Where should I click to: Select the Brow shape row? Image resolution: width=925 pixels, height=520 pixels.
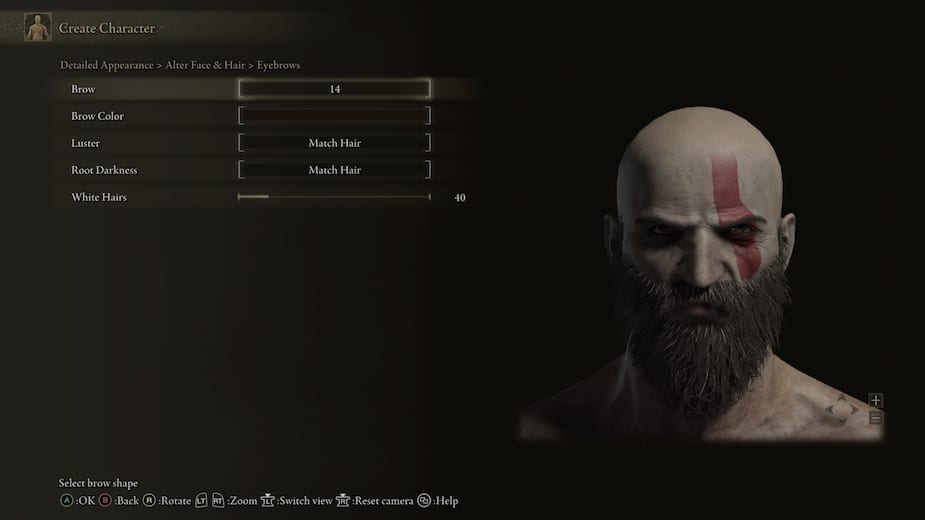334,89
